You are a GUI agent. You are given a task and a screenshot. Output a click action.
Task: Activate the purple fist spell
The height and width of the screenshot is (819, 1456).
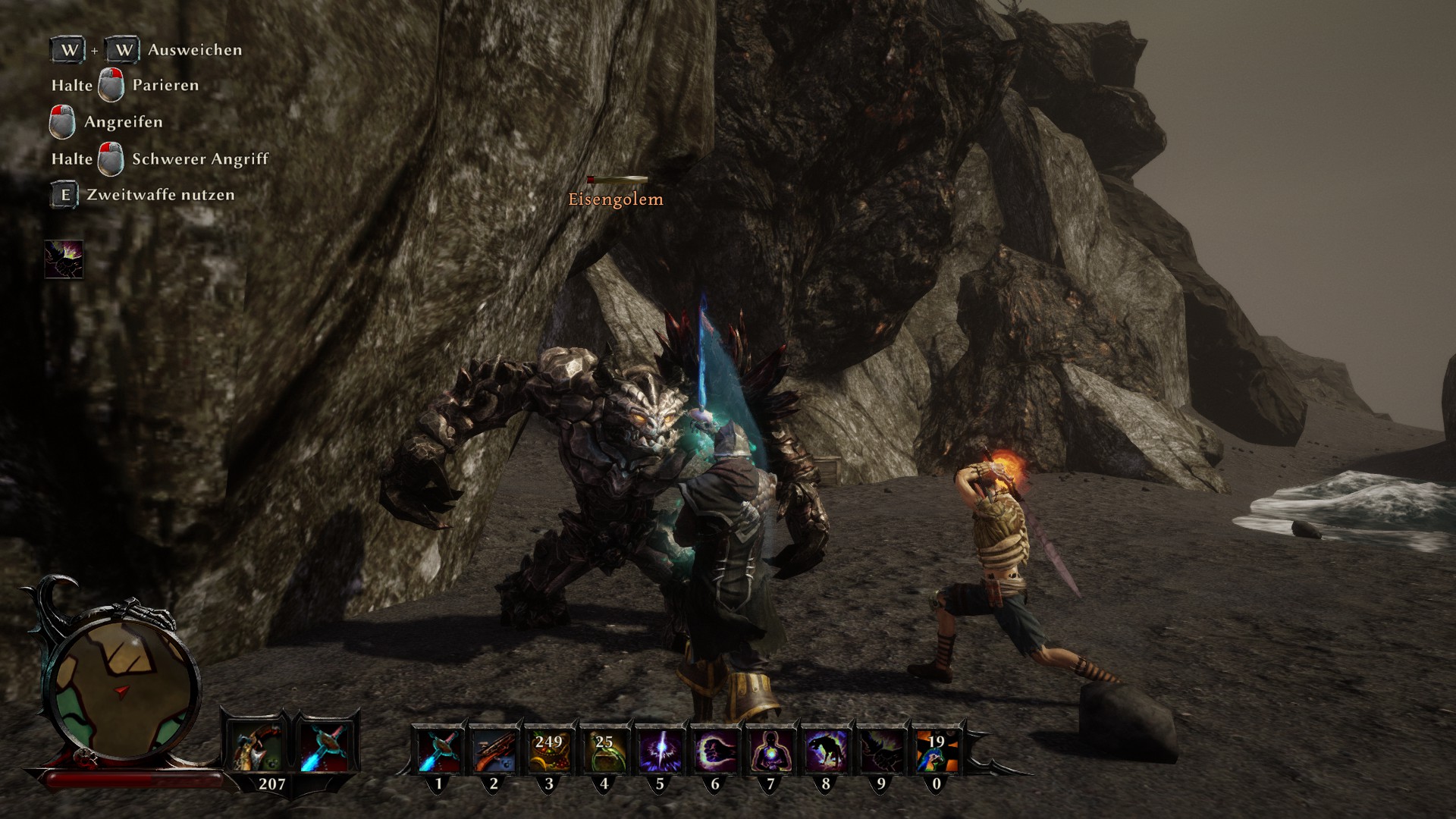pyautogui.click(x=715, y=749)
